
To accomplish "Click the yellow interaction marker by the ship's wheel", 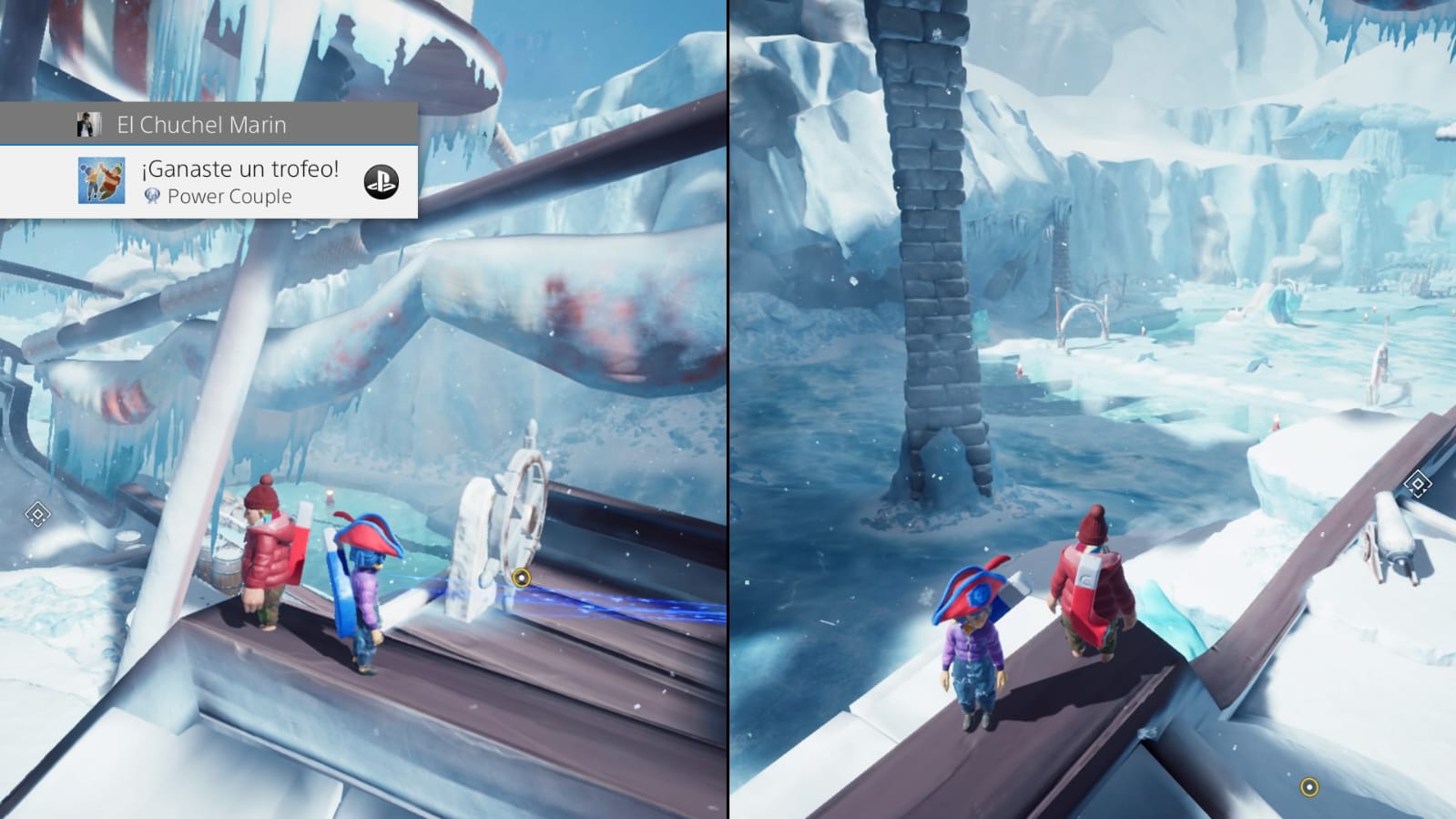I will click(521, 578).
